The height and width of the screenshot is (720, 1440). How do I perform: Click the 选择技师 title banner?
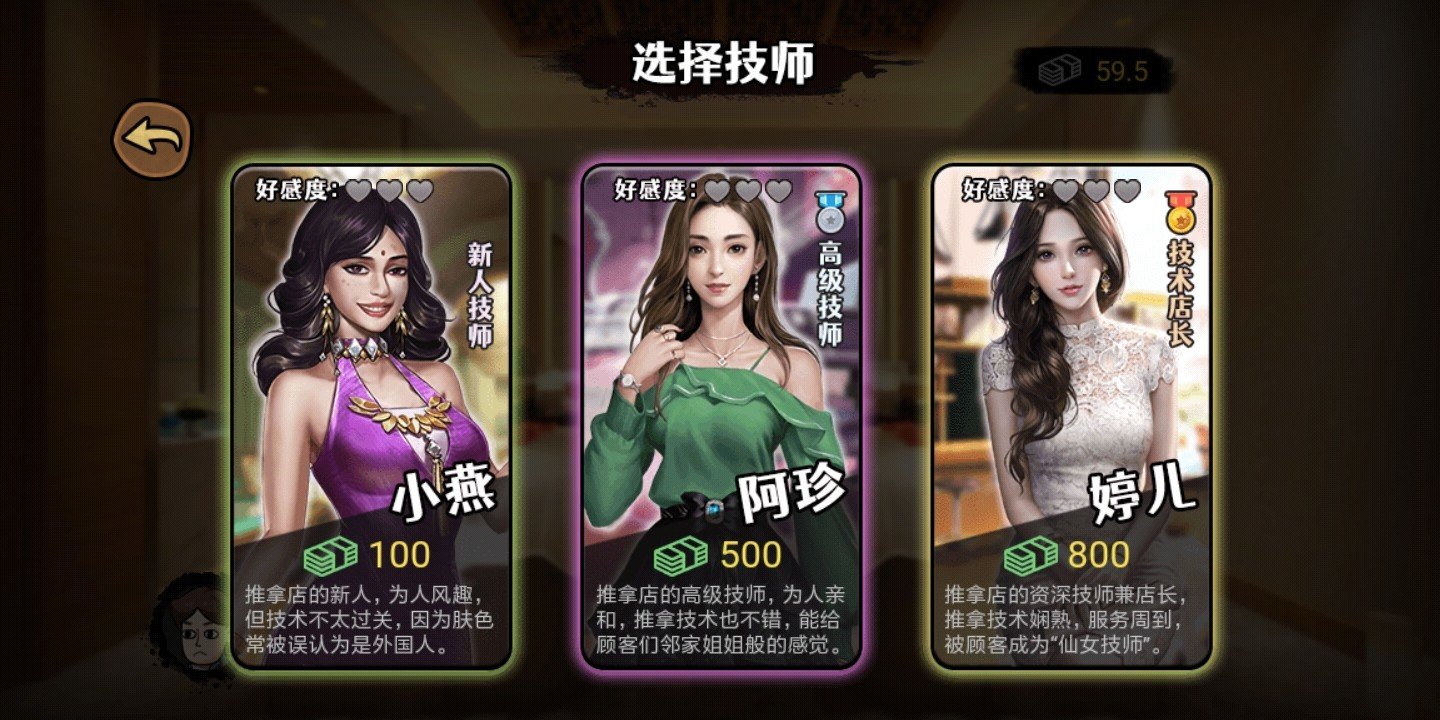coord(720,60)
